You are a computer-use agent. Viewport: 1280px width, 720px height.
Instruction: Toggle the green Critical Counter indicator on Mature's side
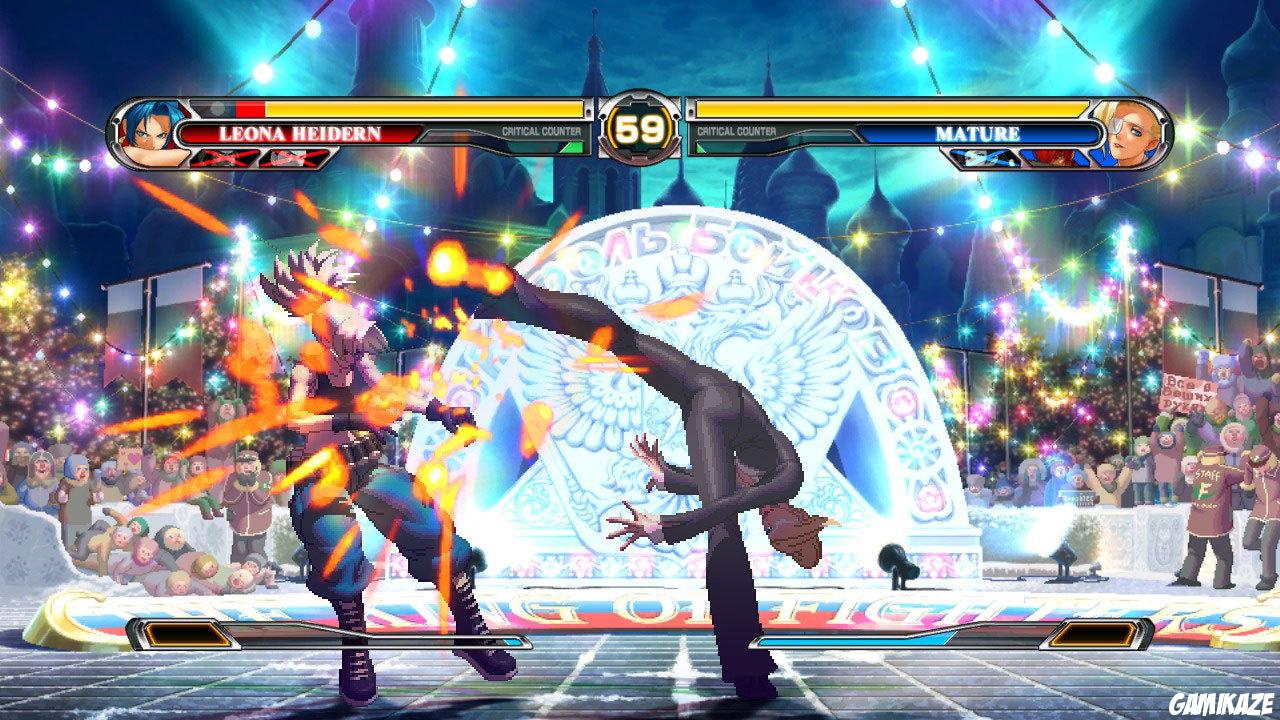coord(698,147)
